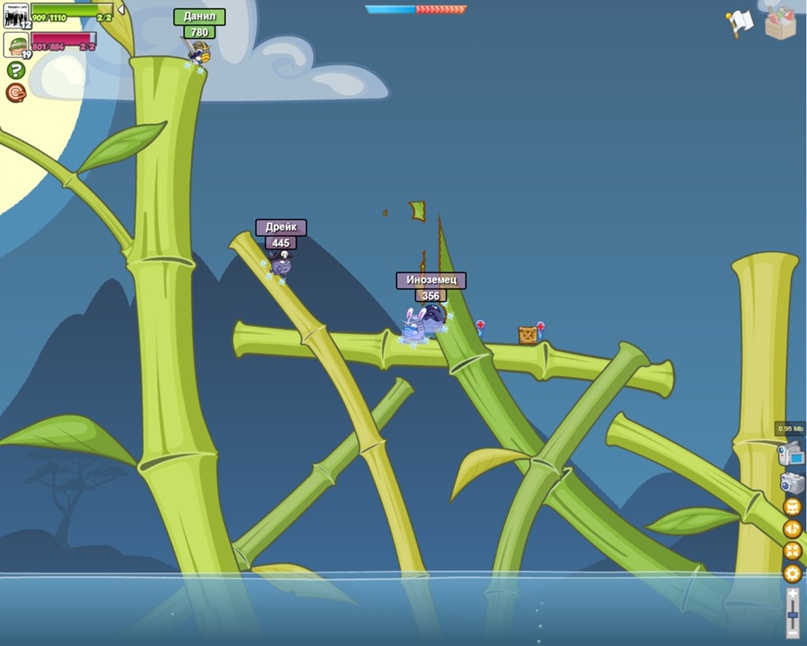Start video recording with the camcorder icon
Viewport: 807px width, 646px height.
[x=790, y=454]
